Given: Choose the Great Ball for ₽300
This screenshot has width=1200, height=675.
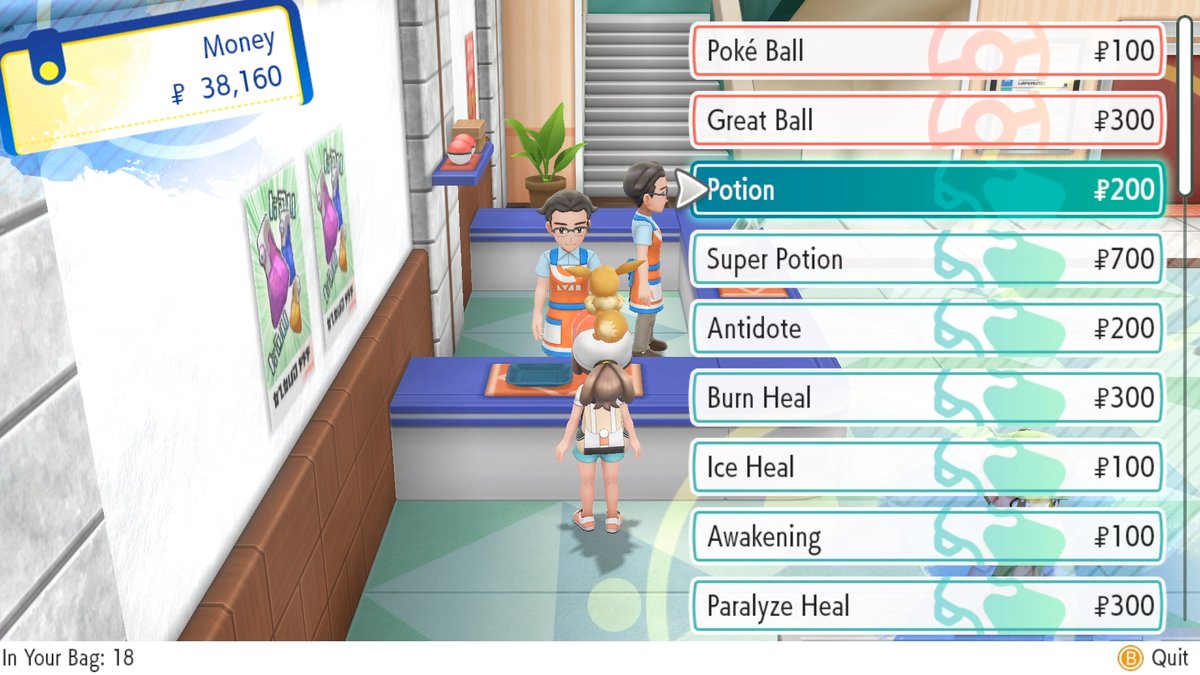Looking at the screenshot, I should (x=928, y=121).
